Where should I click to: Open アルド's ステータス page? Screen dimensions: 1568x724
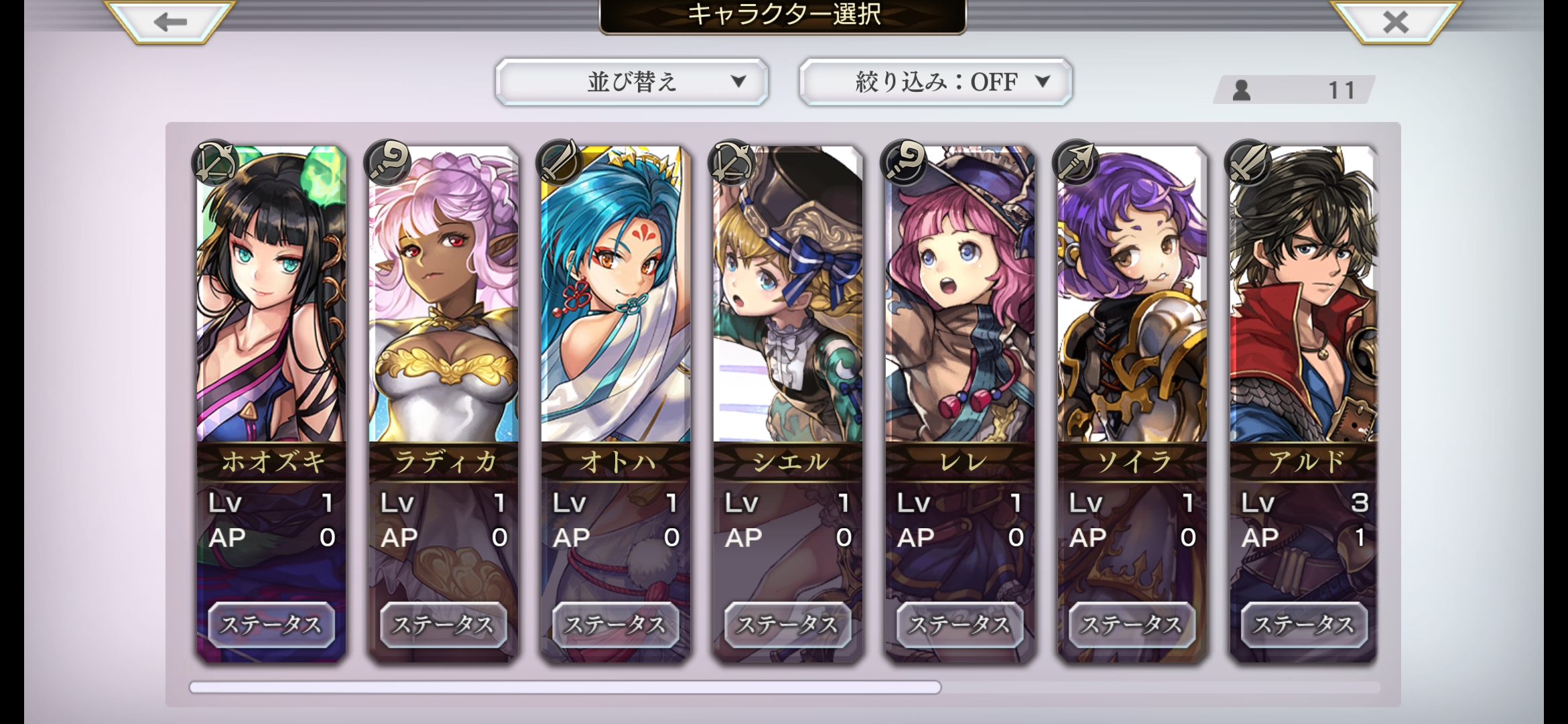click(x=1304, y=625)
